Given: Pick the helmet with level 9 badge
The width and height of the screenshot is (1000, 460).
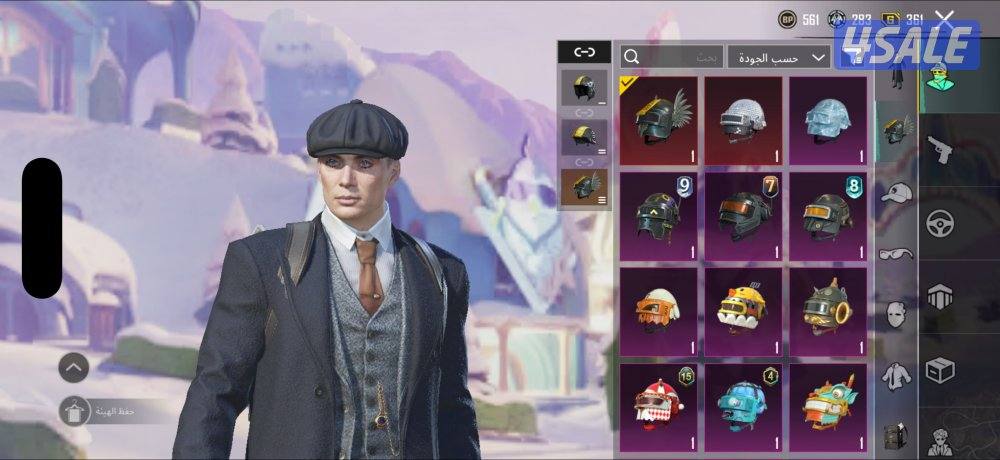Looking at the screenshot, I should tap(657, 214).
